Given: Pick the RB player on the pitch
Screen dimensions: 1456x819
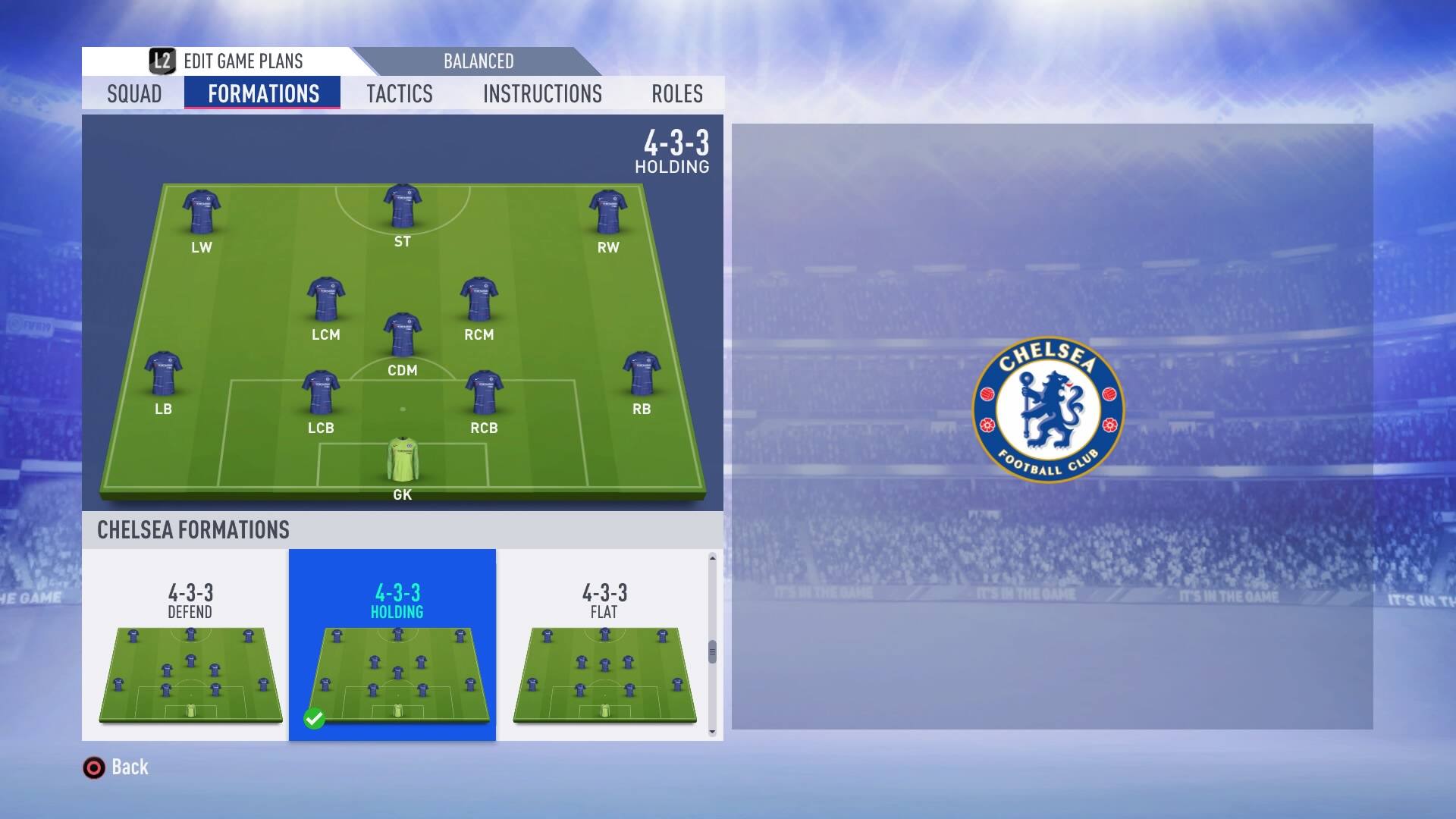Looking at the screenshot, I should (x=642, y=373).
